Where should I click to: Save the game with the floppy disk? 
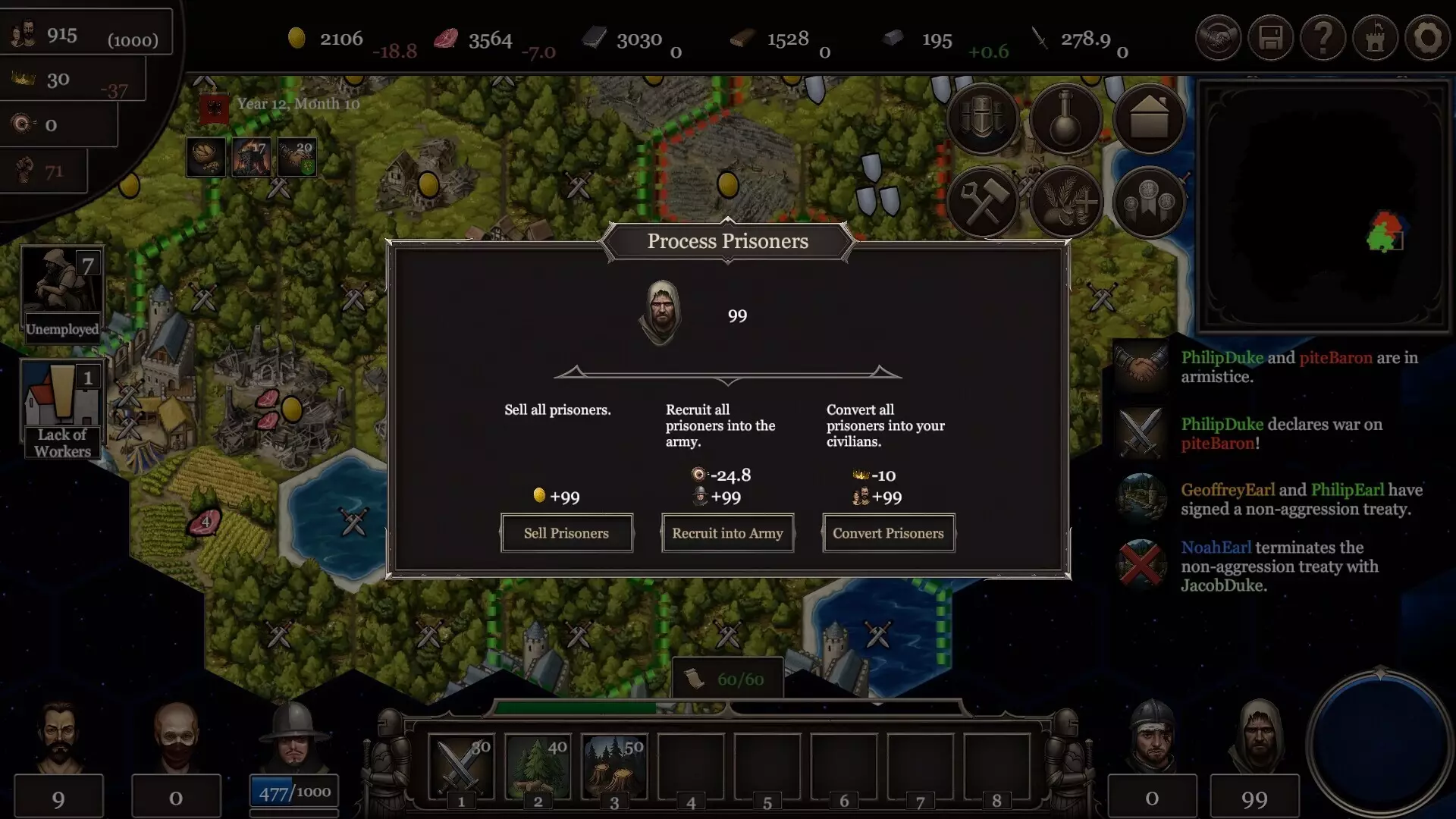pyautogui.click(x=1270, y=38)
